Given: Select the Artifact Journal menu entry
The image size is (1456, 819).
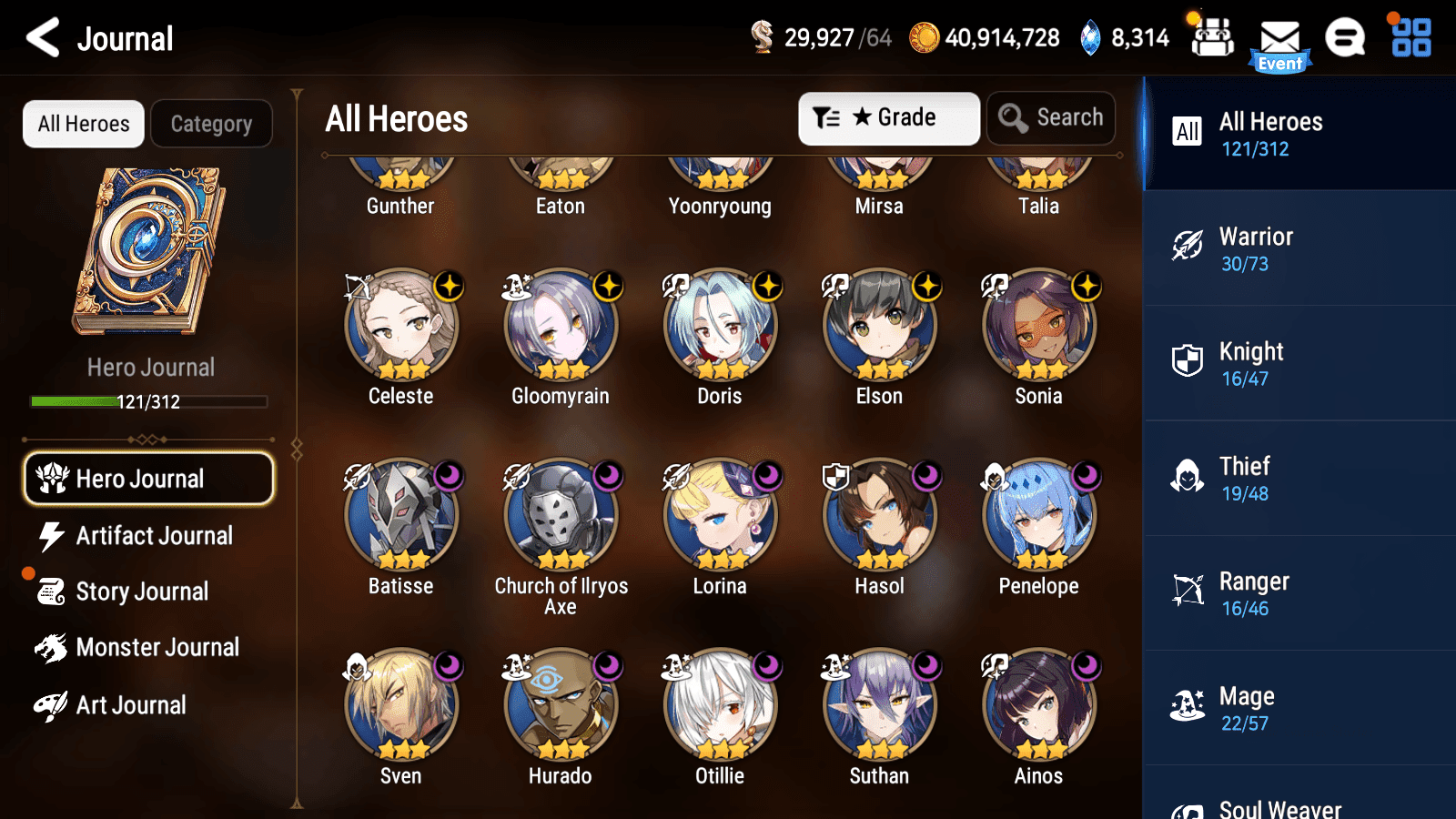Looking at the screenshot, I should pos(155,536).
